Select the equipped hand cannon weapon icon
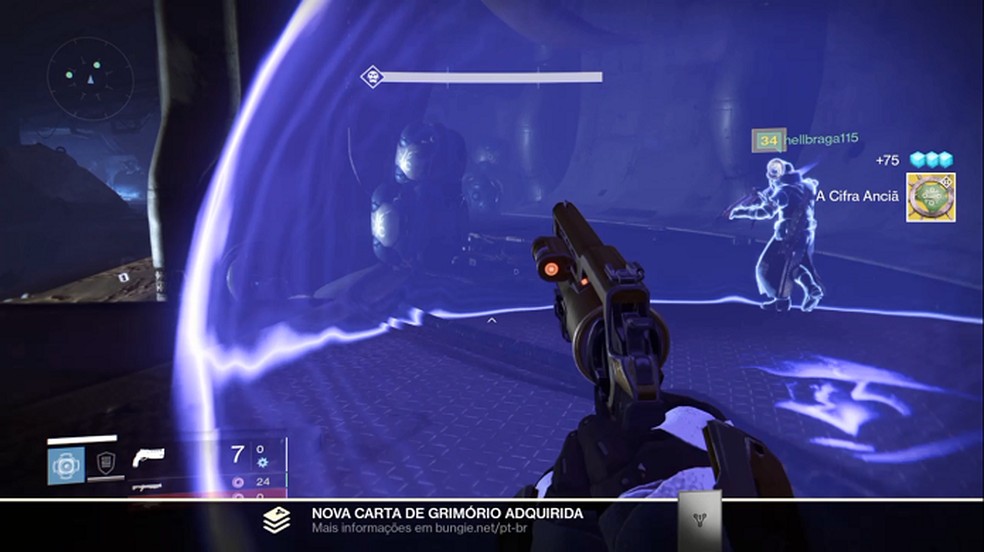This screenshot has height=552, width=984. pyautogui.click(x=148, y=458)
